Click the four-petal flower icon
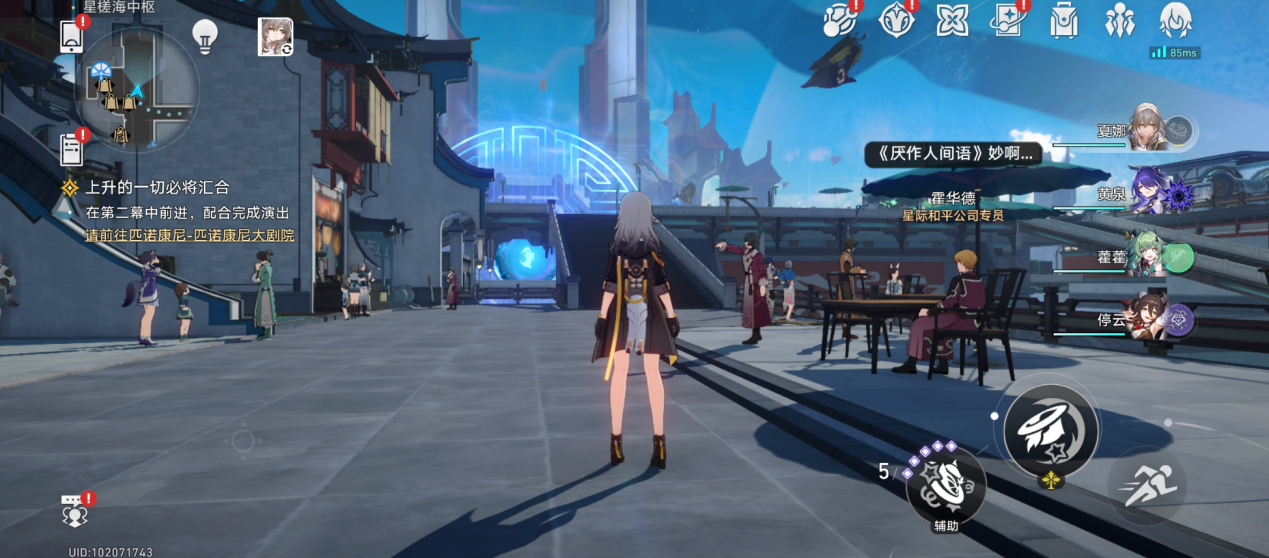Viewport: 1269px width, 558px height. pyautogui.click(x=952, y=20)
